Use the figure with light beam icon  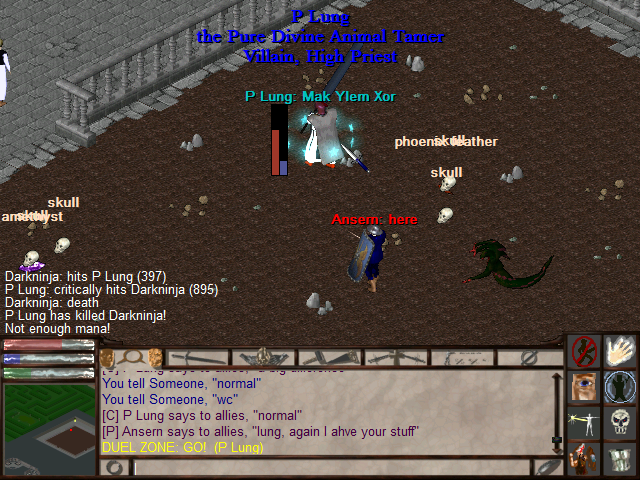(585, 423)
